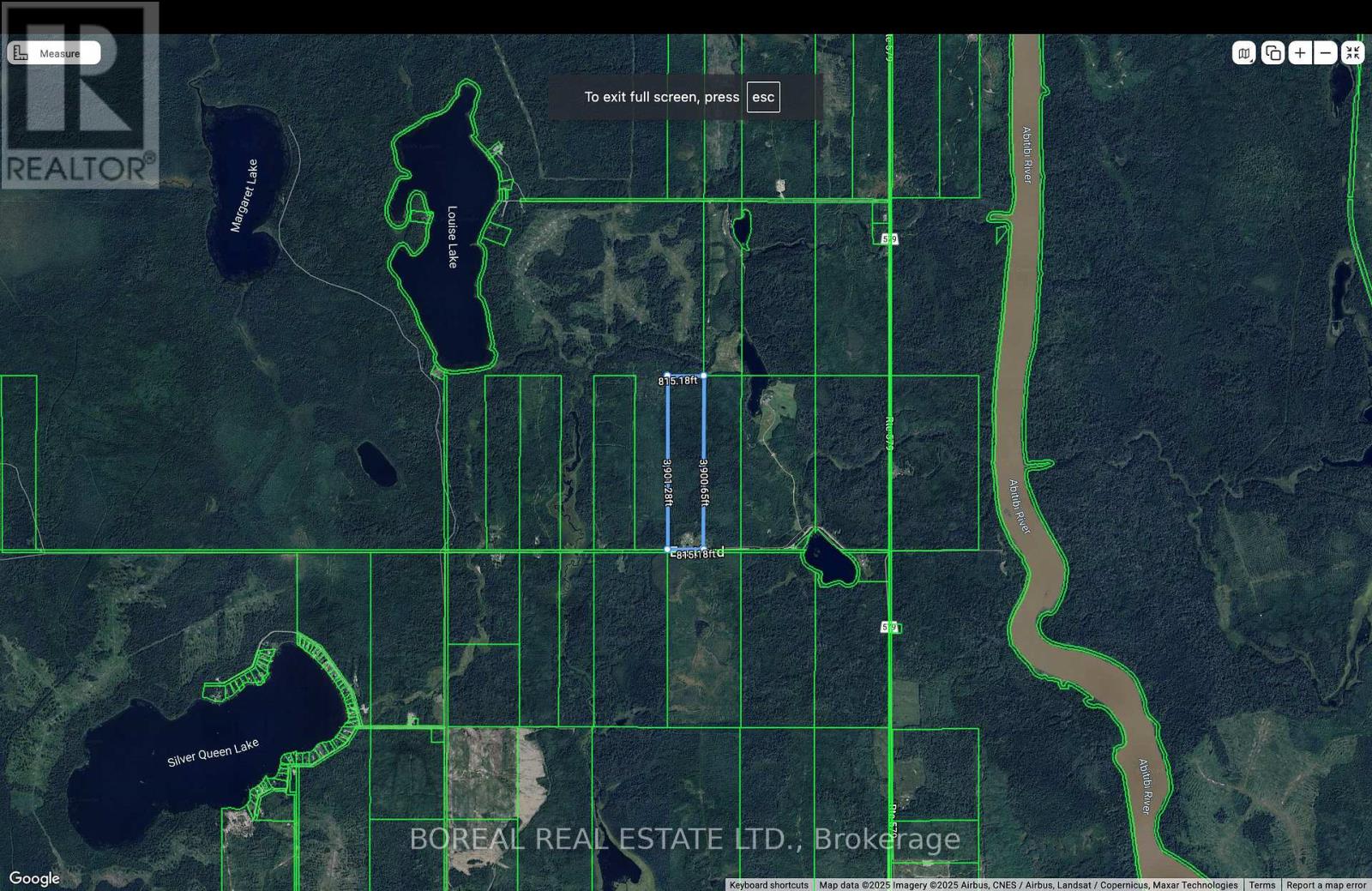Click the upper 559 route shield marker

tap(889, 238)
